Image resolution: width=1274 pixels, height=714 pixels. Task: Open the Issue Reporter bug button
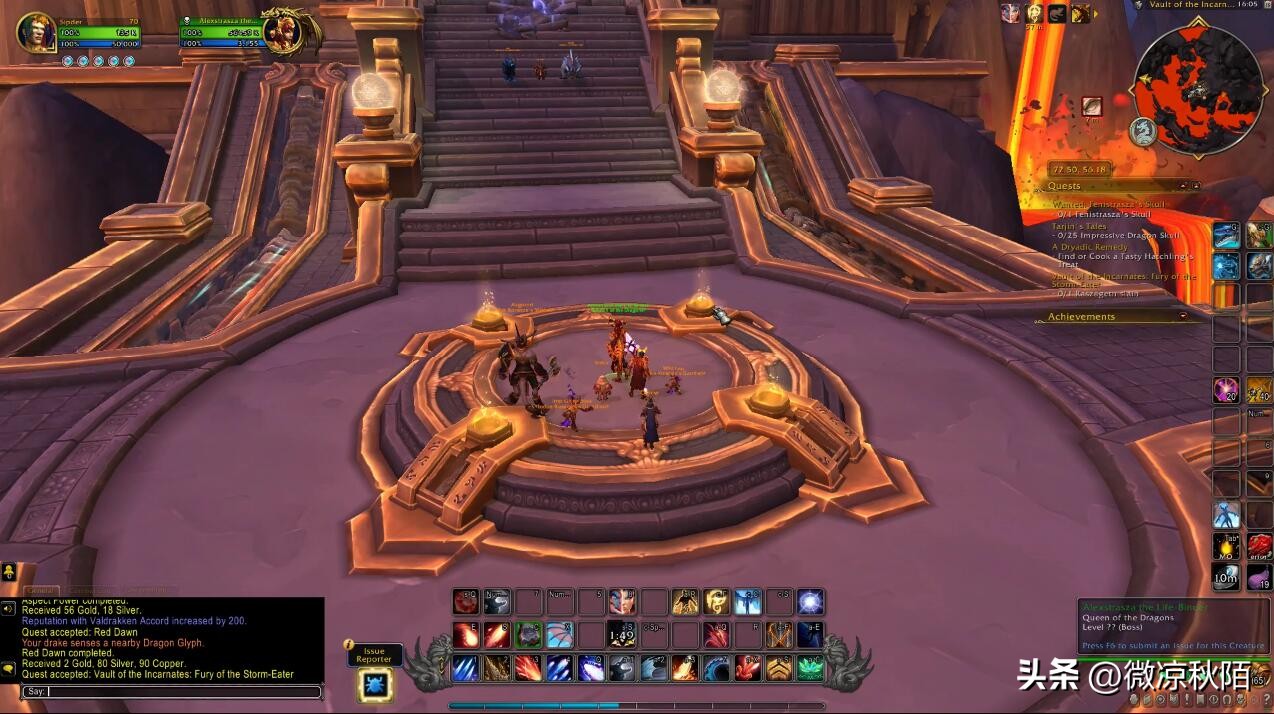point(375,685)
